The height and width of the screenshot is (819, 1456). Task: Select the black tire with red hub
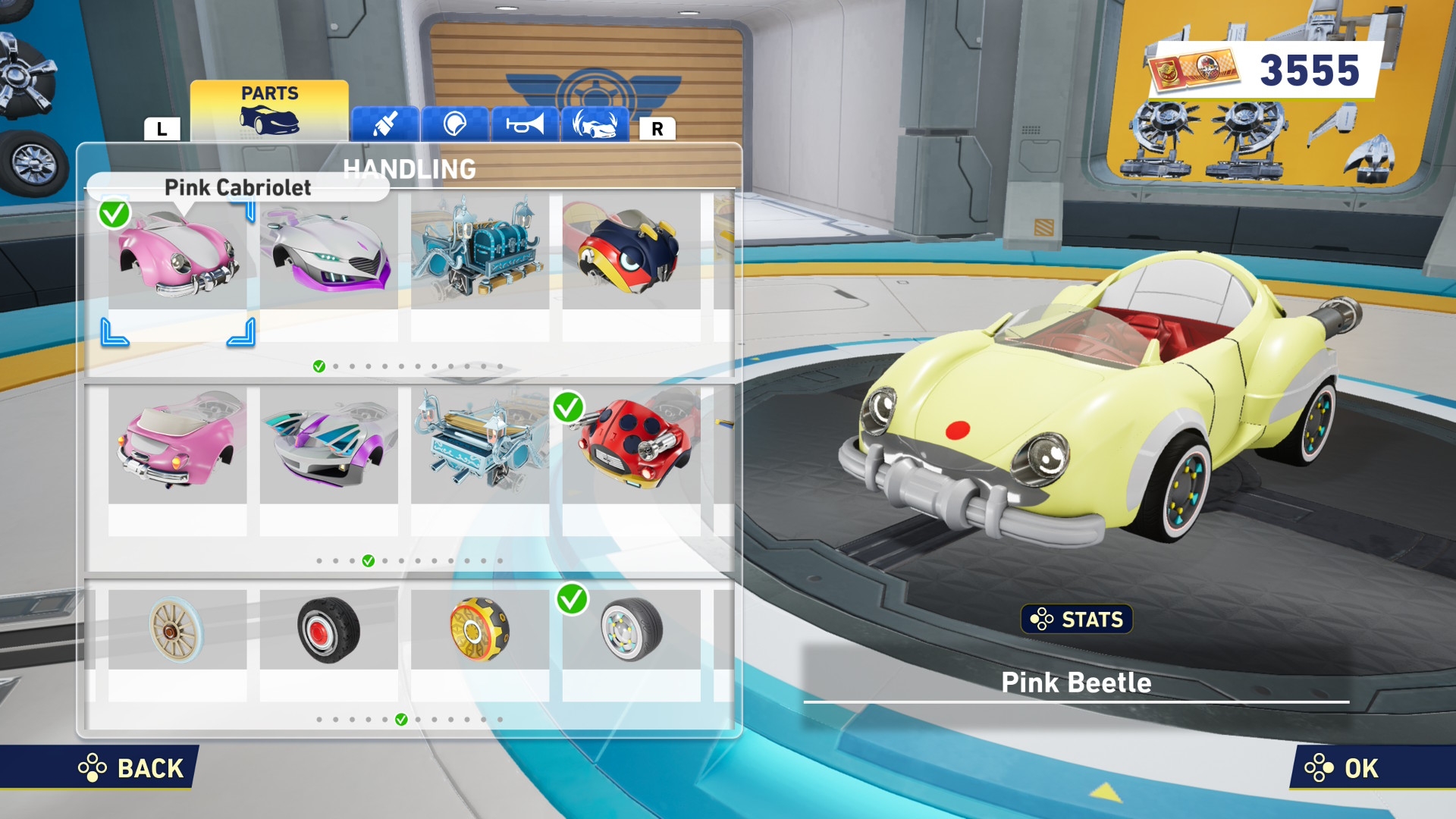(328, 631)
